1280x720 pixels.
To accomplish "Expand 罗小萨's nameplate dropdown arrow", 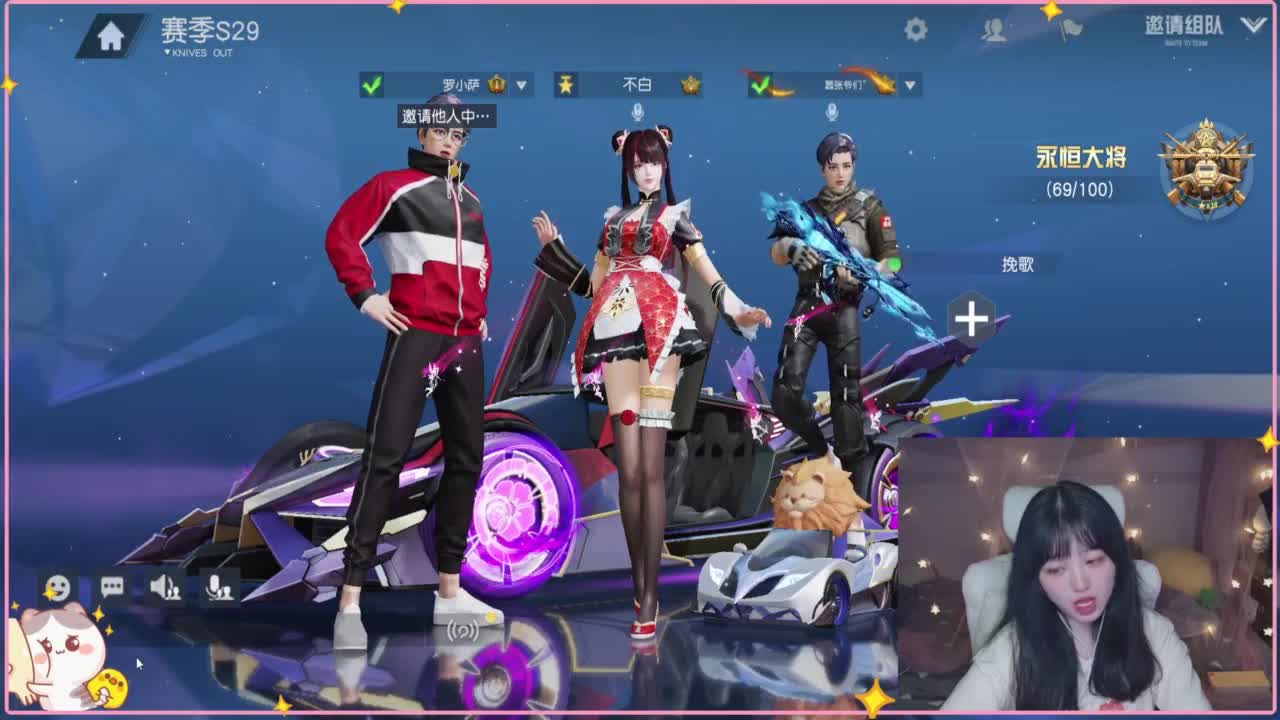I will [520, 86].
